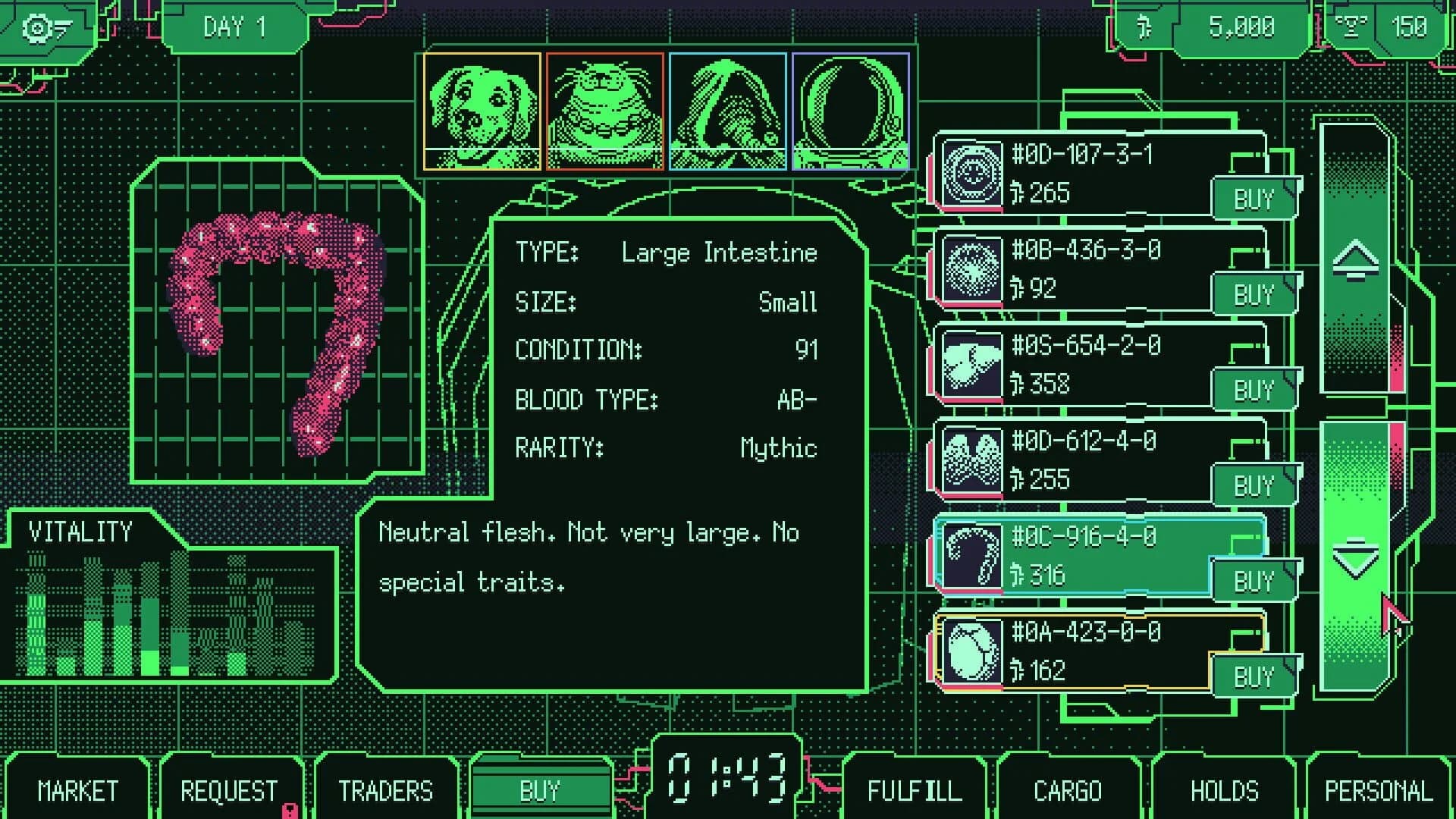Open the CARGO tab
The image size is (1456, 819).
pos(1068,790)
